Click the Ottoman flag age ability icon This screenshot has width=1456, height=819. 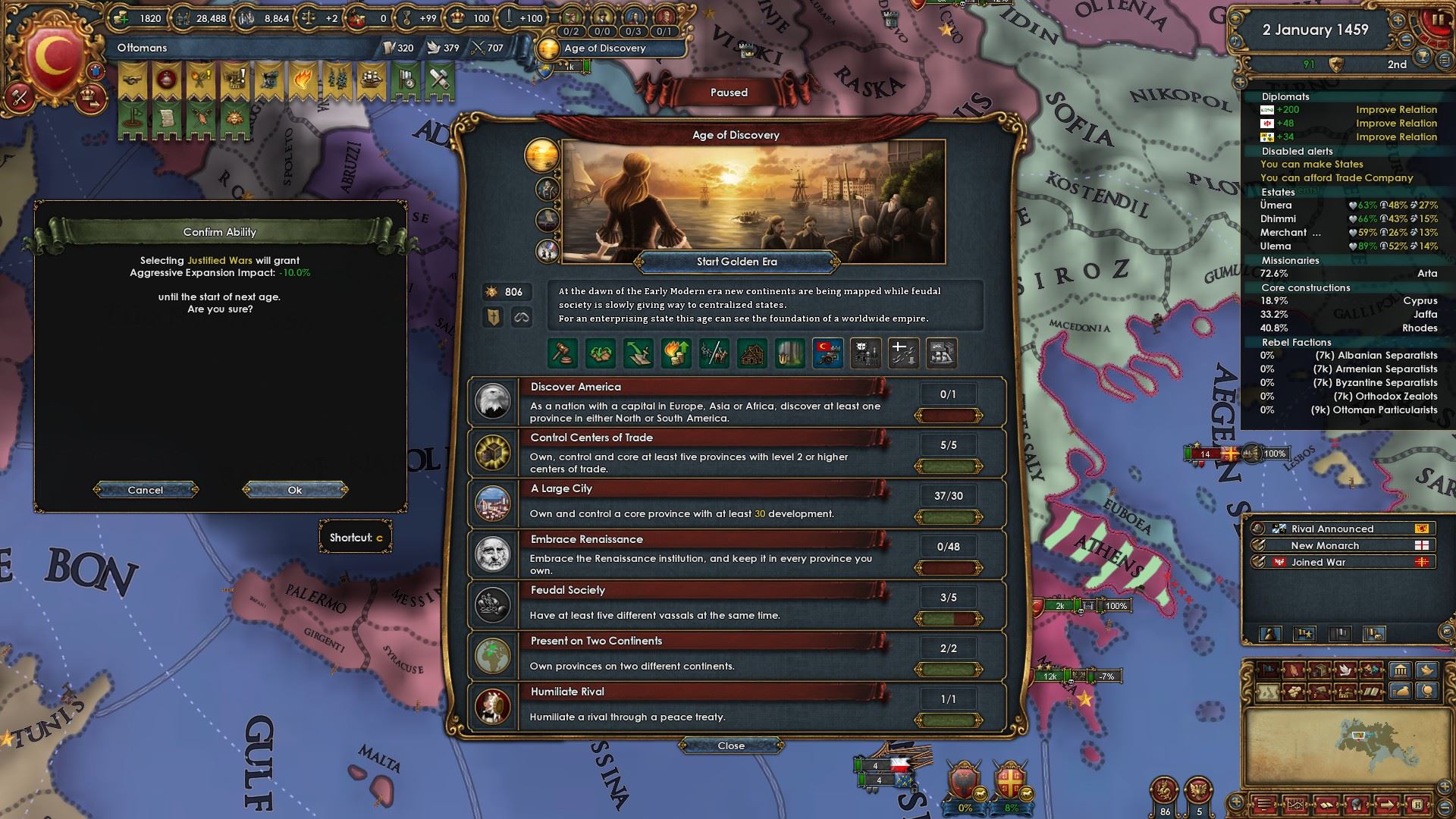tap(827, 353)
